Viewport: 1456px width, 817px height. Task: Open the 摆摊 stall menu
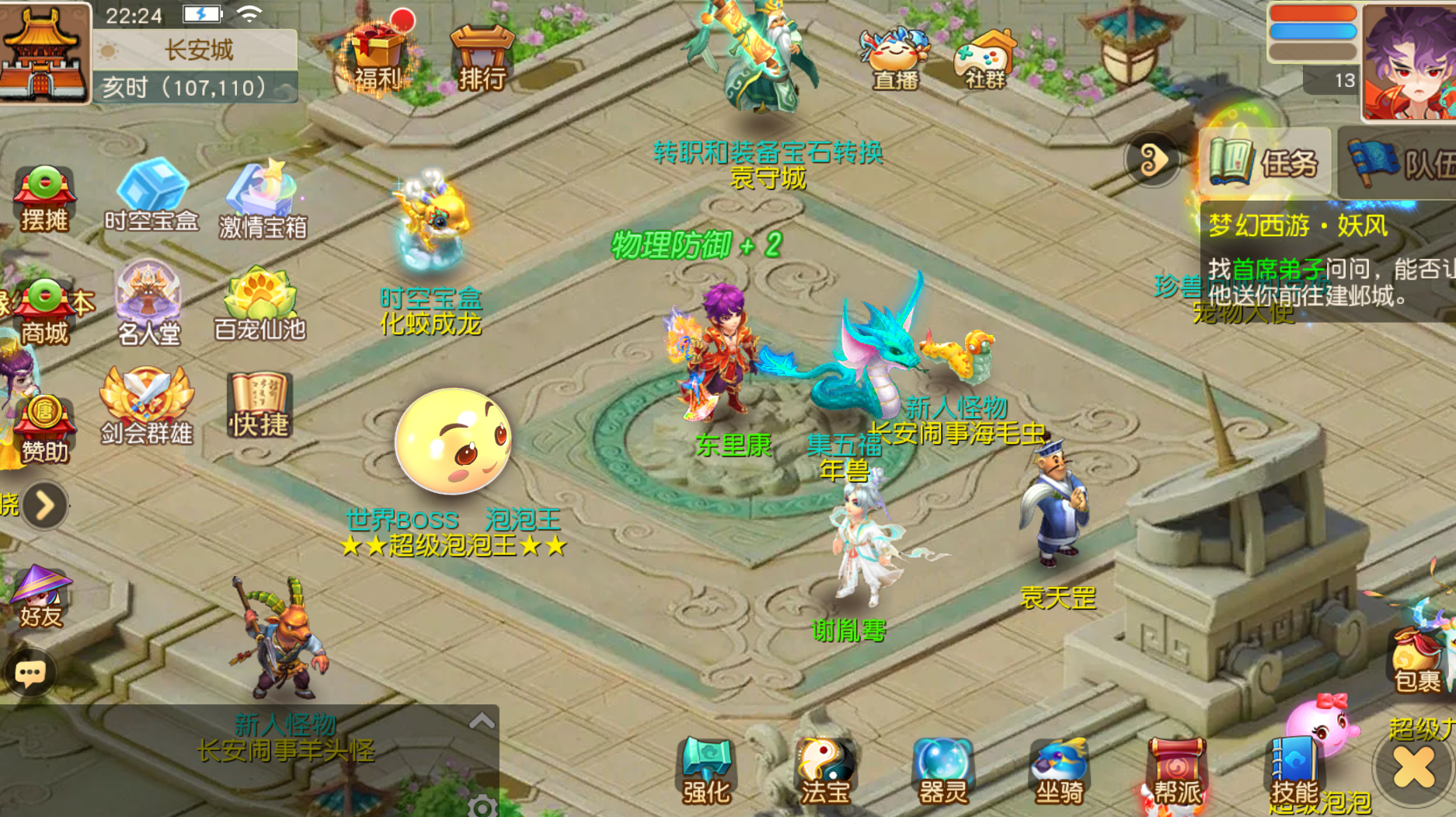pos(44,198)
